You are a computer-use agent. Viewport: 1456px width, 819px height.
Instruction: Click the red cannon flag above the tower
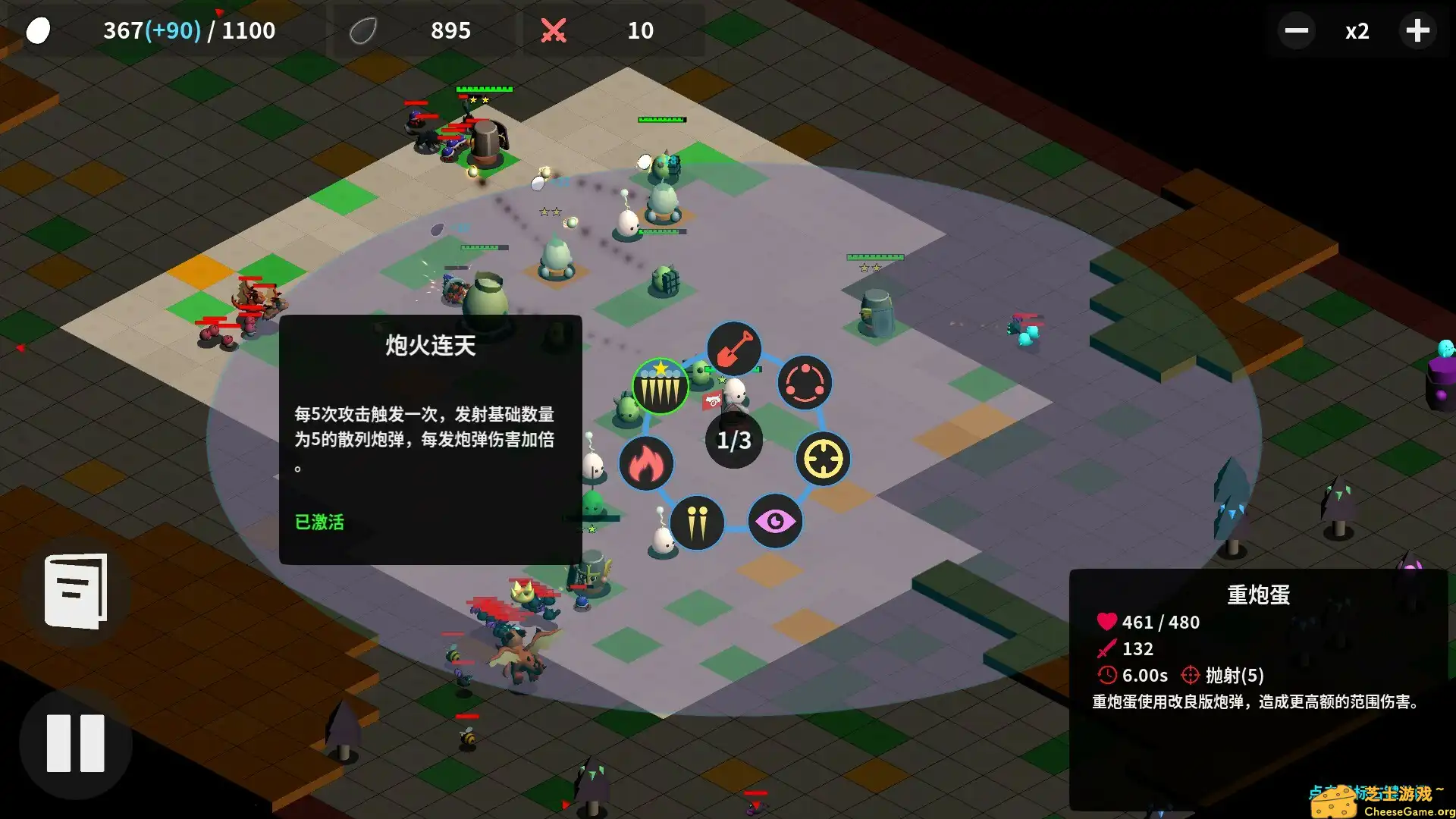711,402
